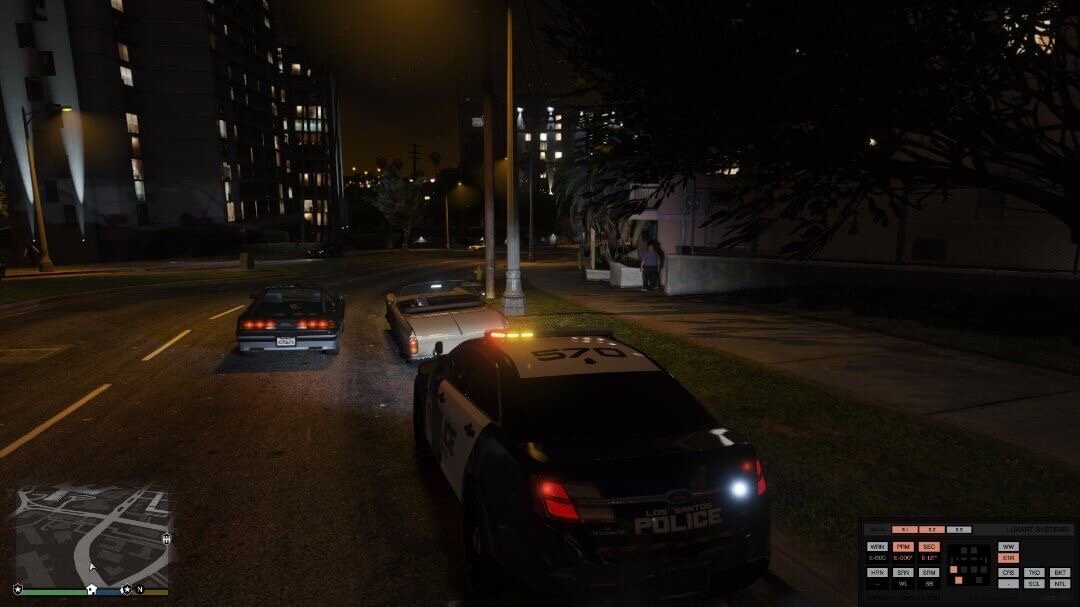Click the north compass marker on minimap
1080x607 pixels.
click(x=140, y=590)
